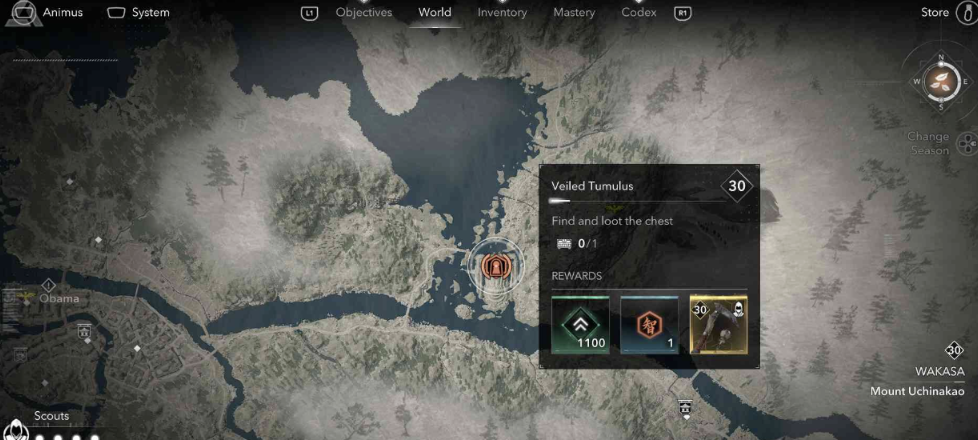Open the System menu

(138, 13)
